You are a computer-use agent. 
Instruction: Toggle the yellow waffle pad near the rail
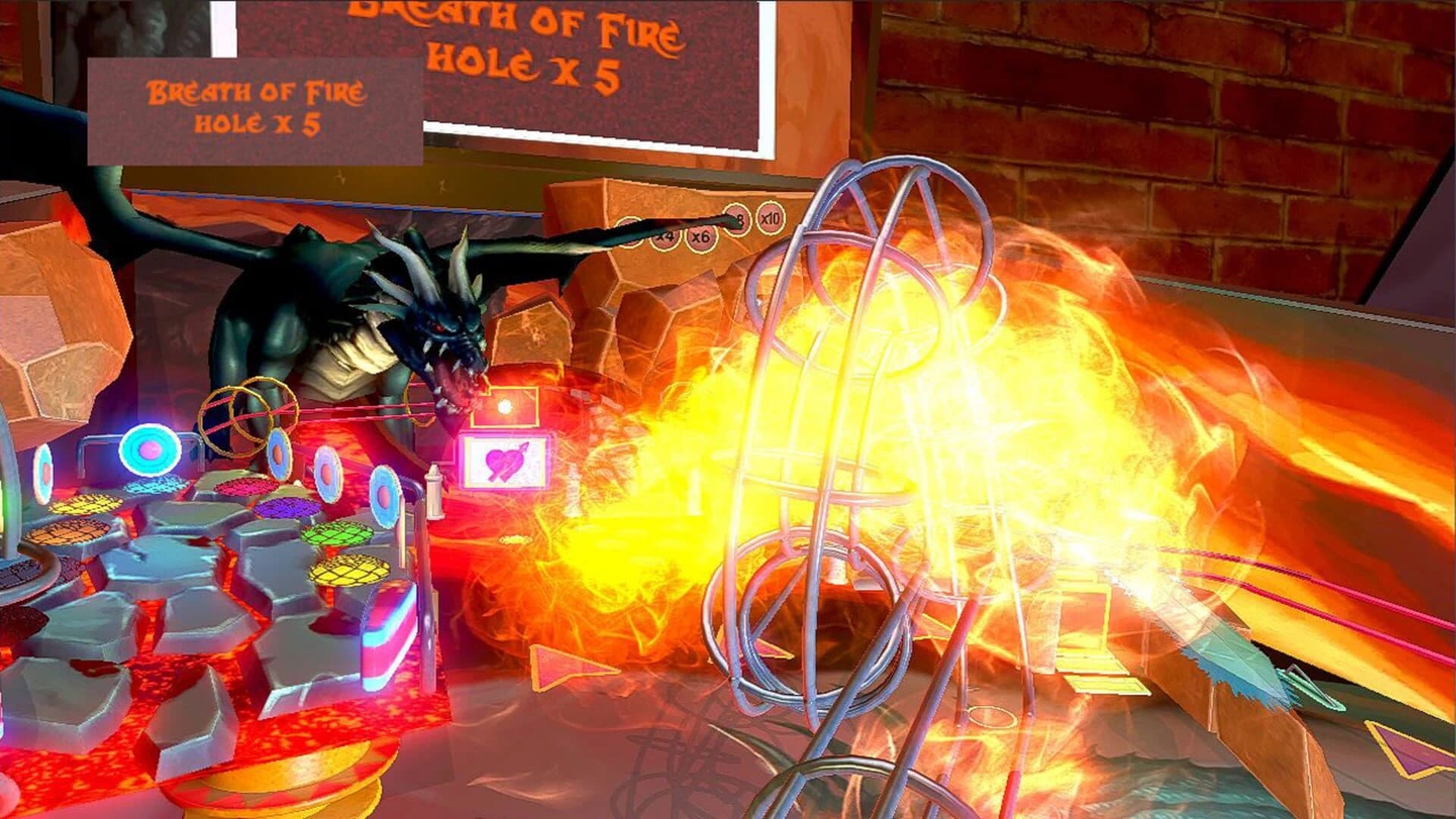click(x=349, y=572)
